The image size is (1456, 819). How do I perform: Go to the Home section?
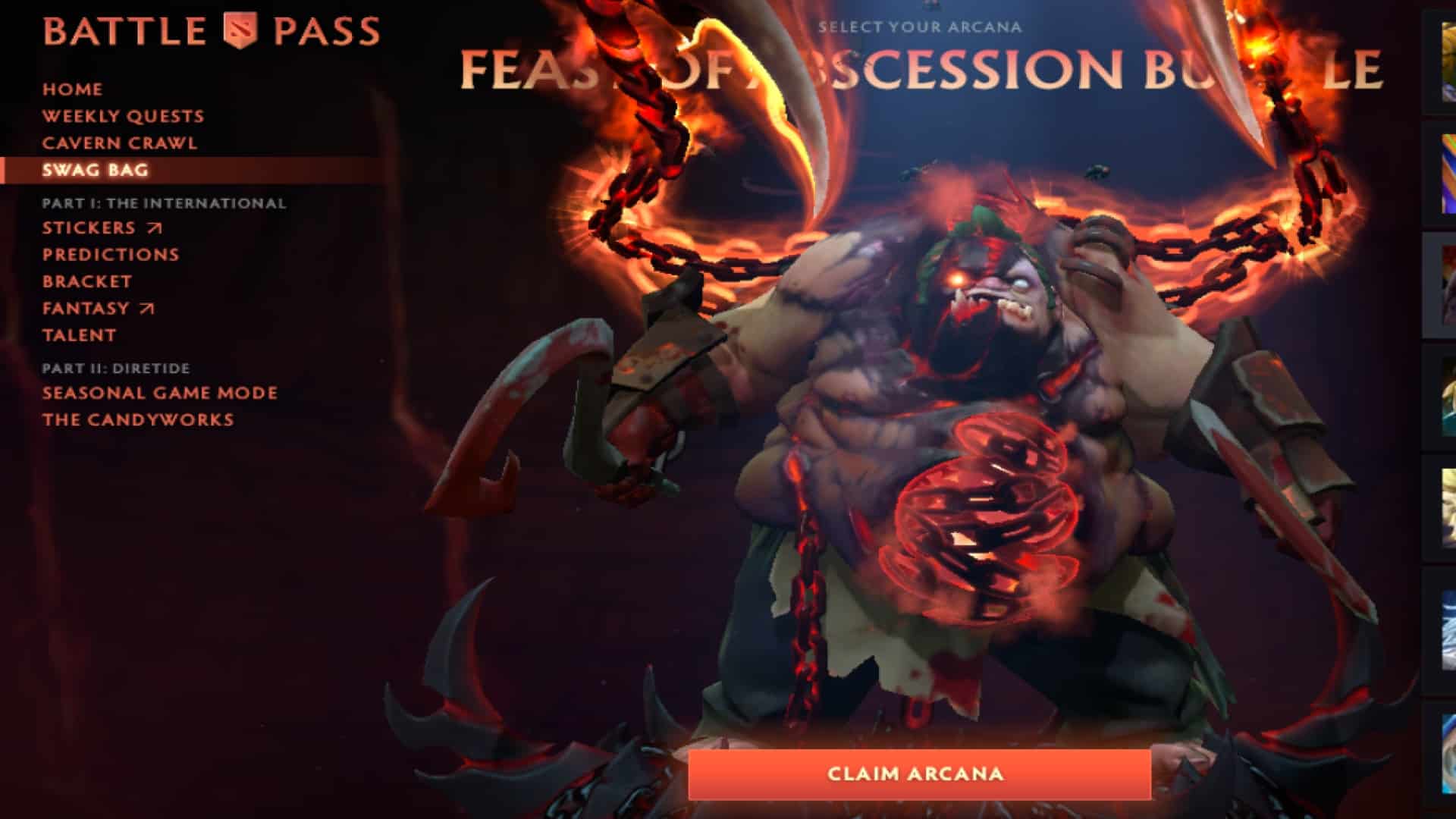click(72, 89)
